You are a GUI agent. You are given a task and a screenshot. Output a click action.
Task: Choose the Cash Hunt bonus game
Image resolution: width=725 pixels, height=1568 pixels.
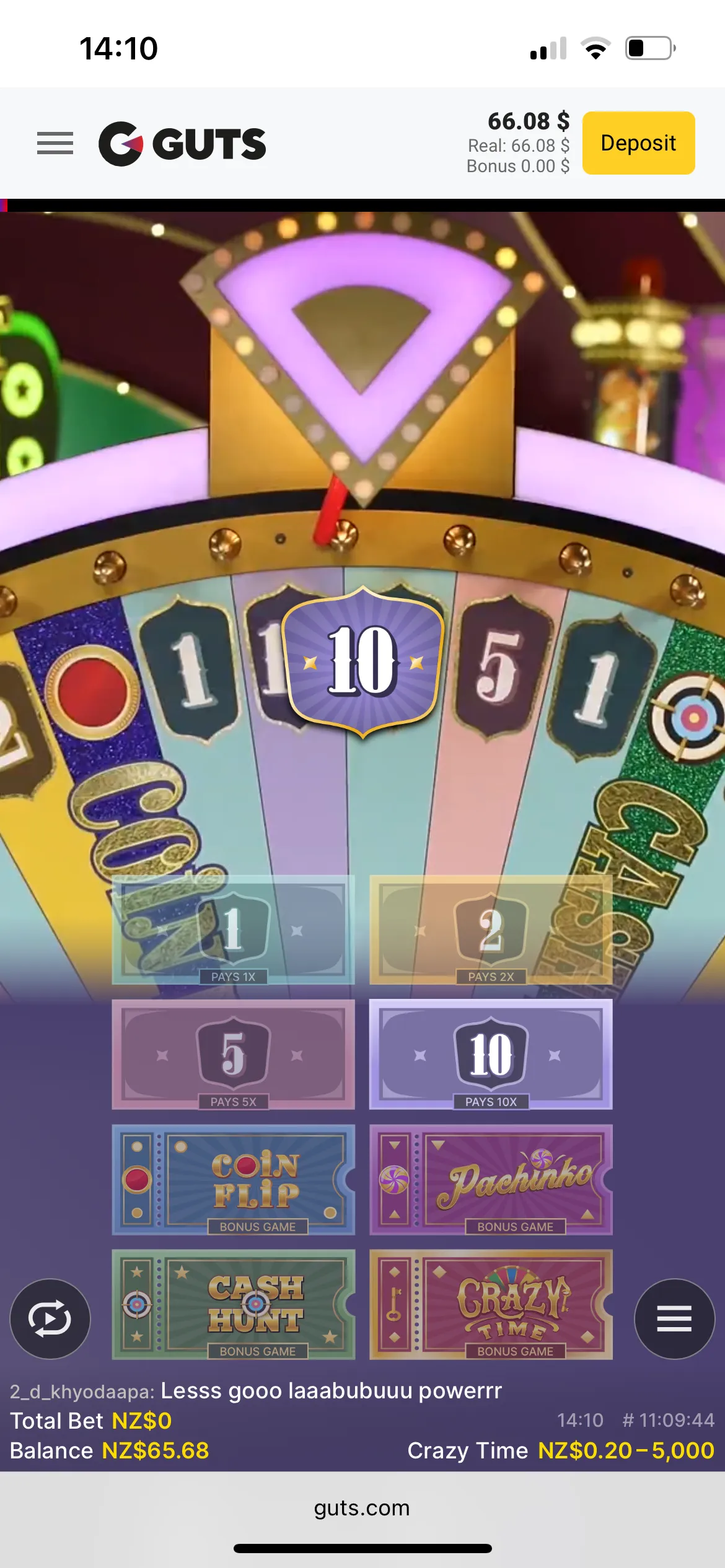click(234, 1304)
